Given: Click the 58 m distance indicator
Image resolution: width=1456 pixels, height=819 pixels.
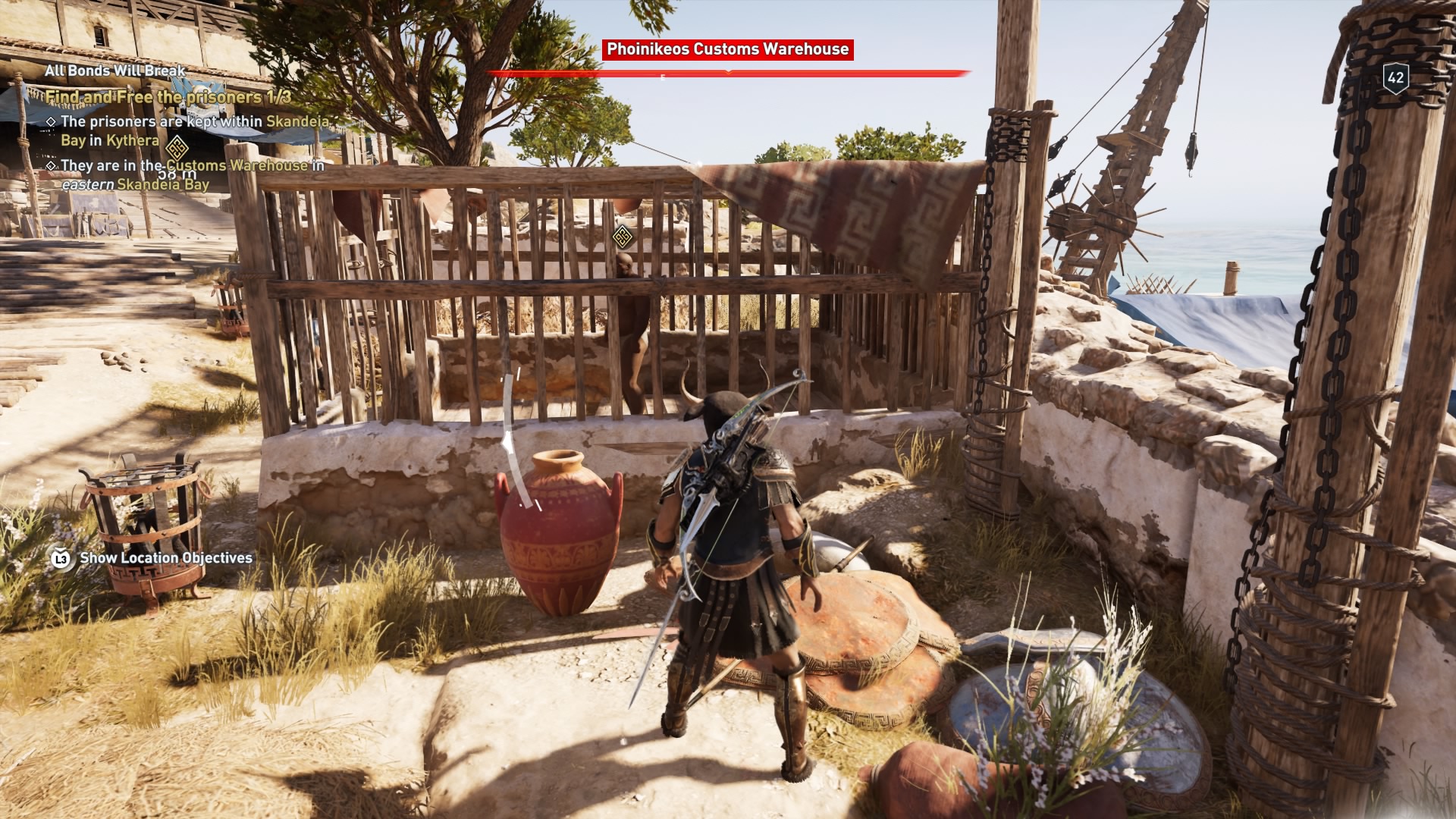Looking at the screenshot, I should 176,174.
